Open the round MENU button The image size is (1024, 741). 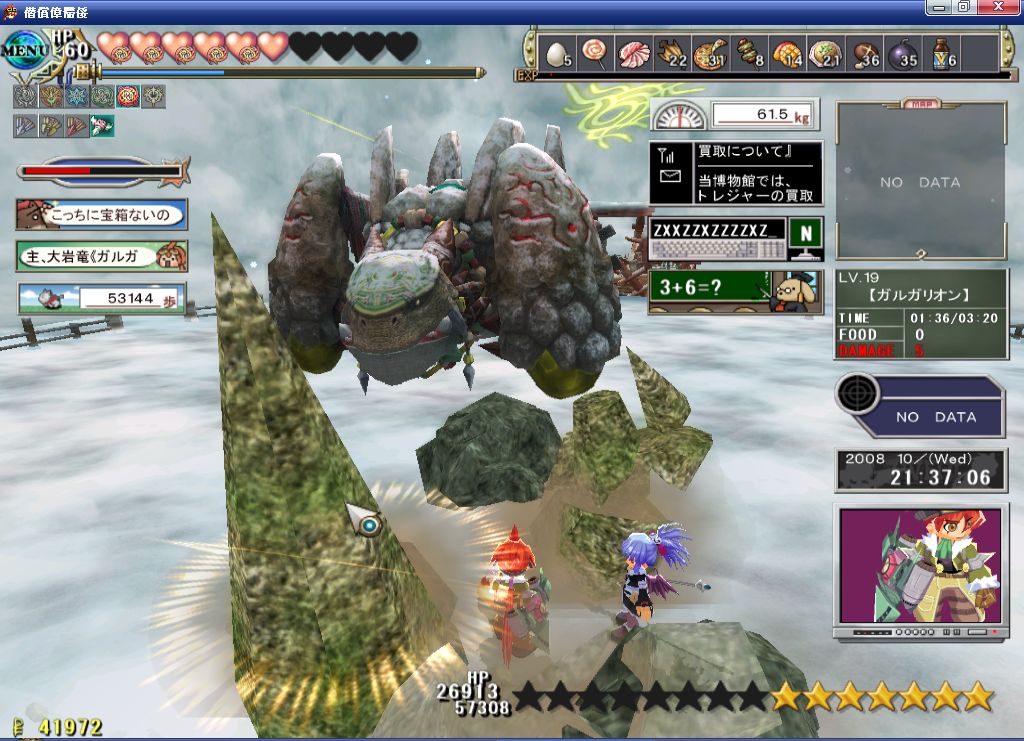(24, 48)
